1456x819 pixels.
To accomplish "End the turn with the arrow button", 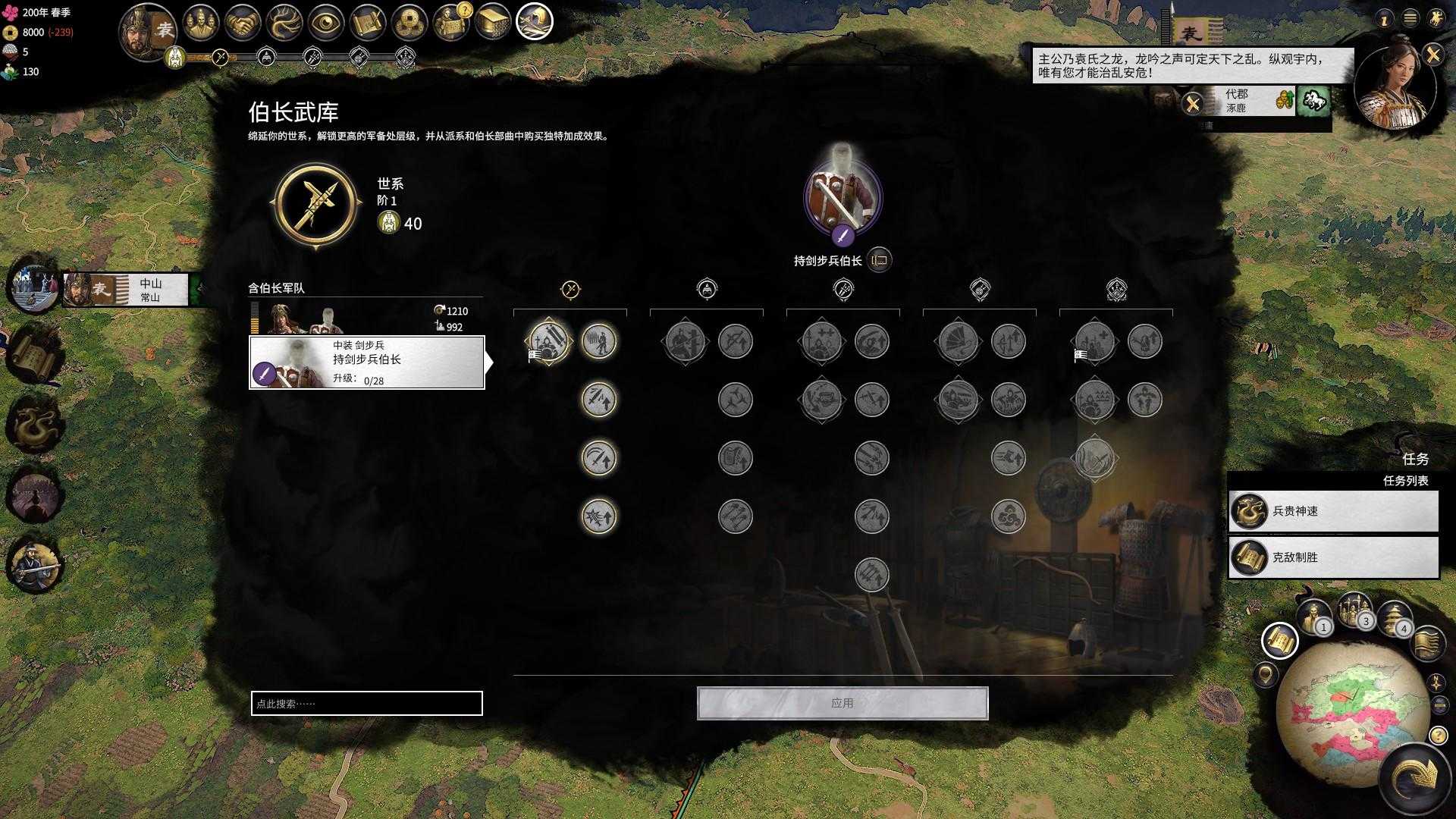I will coord(1417,777).
